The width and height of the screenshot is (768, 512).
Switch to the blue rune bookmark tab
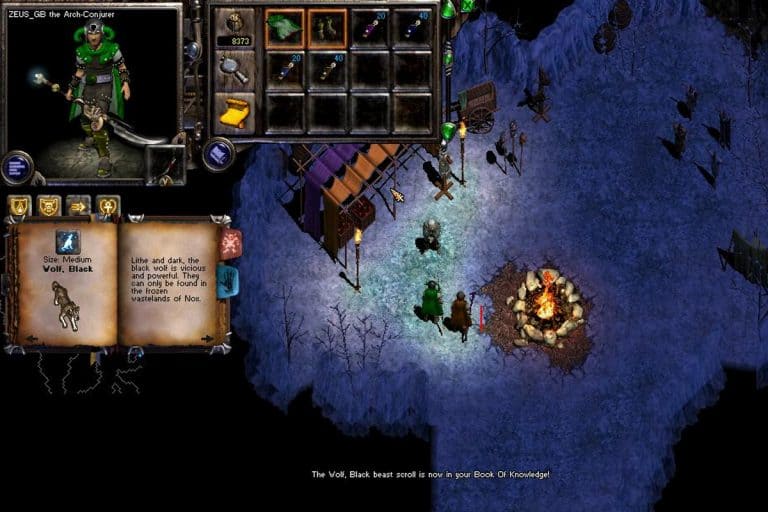coord(228,281)
